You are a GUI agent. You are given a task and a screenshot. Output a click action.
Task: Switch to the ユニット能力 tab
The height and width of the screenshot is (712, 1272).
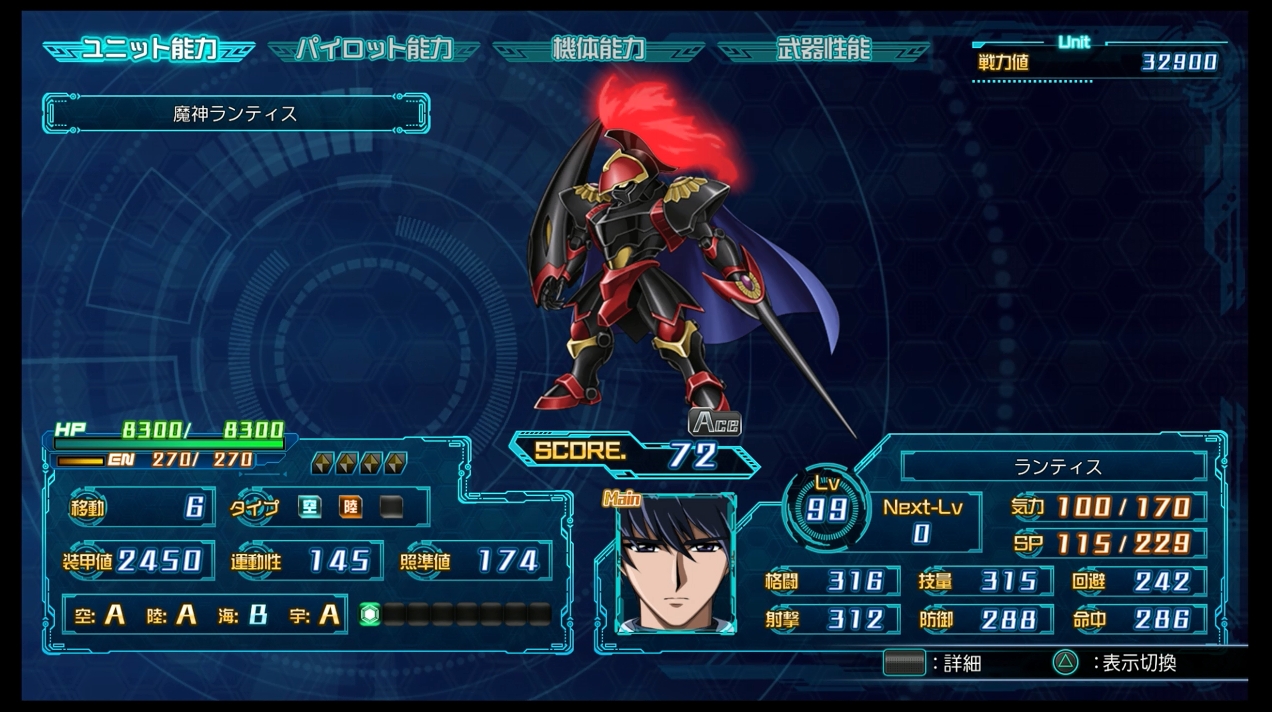click(148, 49)
